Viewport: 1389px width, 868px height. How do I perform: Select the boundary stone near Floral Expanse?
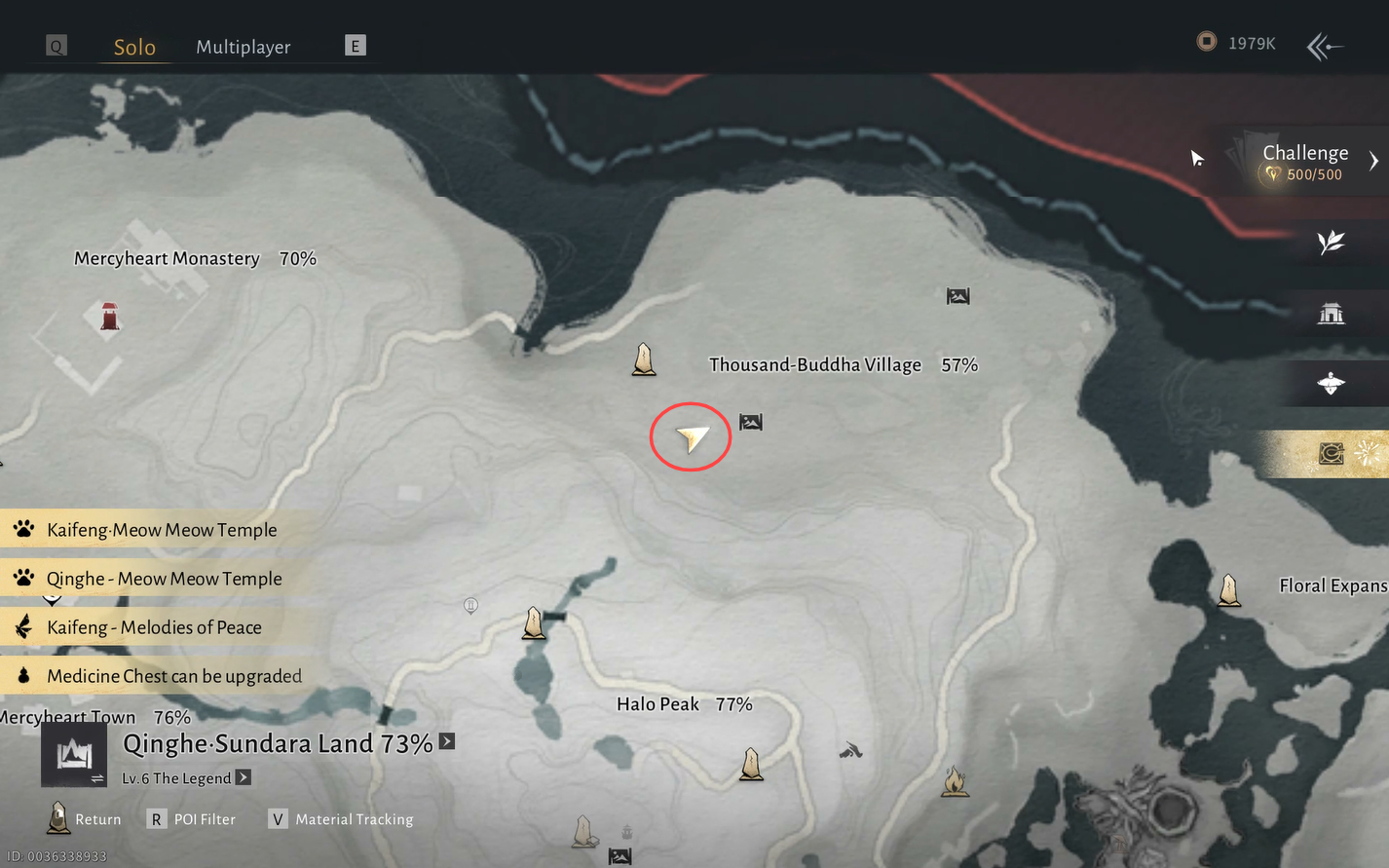tap(1229, 589)
